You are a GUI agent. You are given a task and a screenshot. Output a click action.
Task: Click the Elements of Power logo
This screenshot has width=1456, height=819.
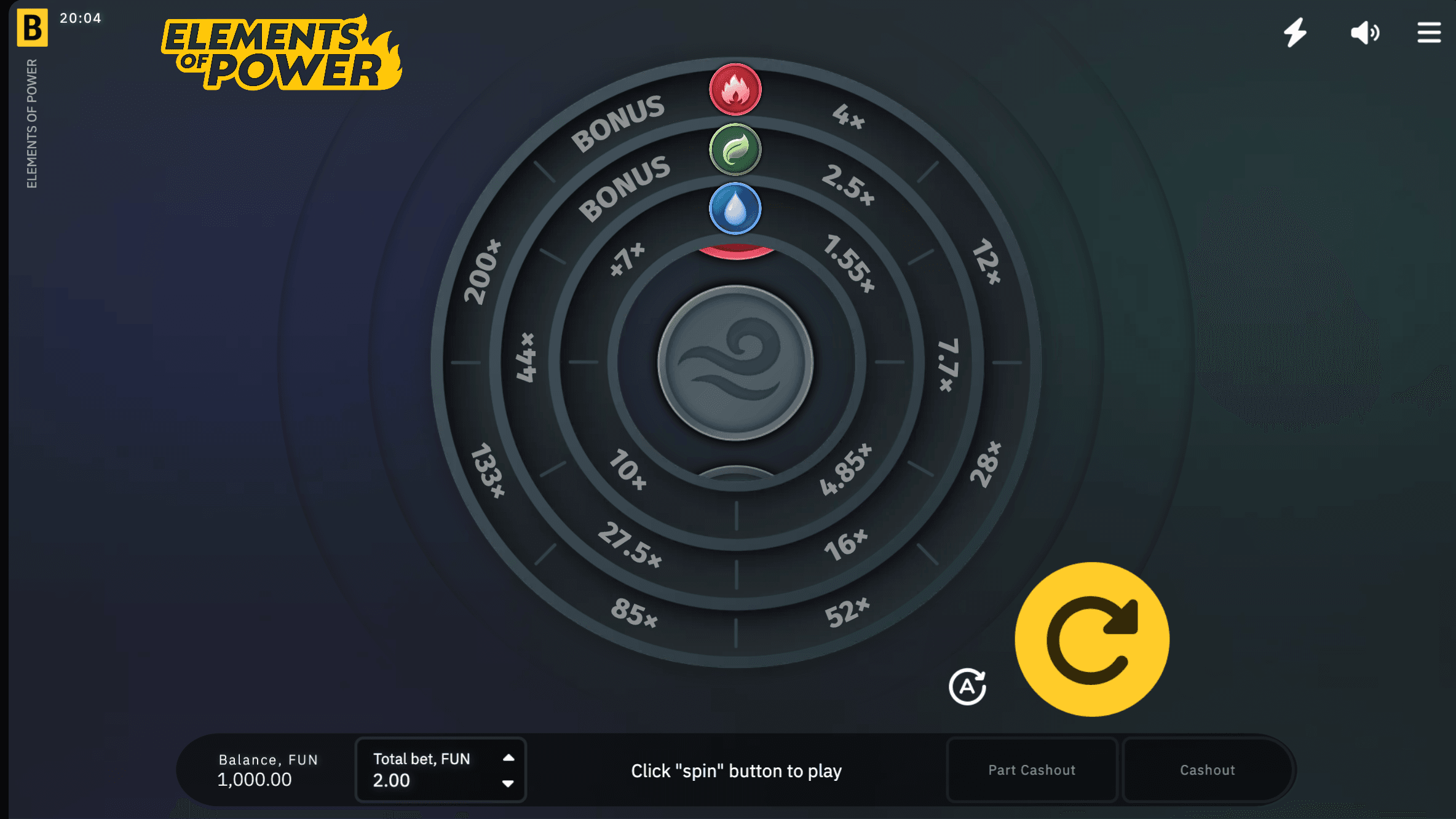tap(283, 52)
